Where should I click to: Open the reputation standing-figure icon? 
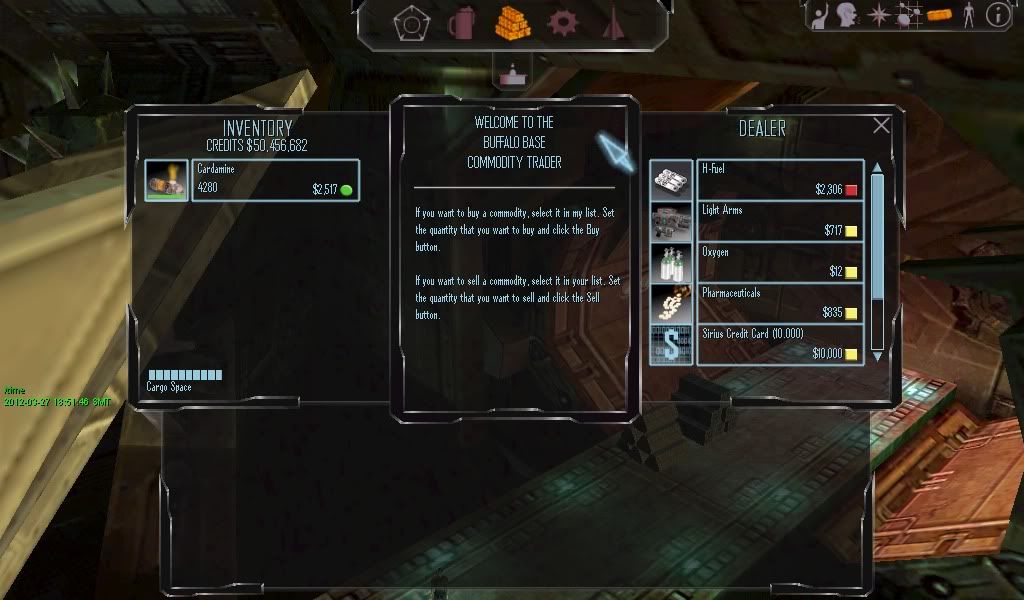click(967, 15)
